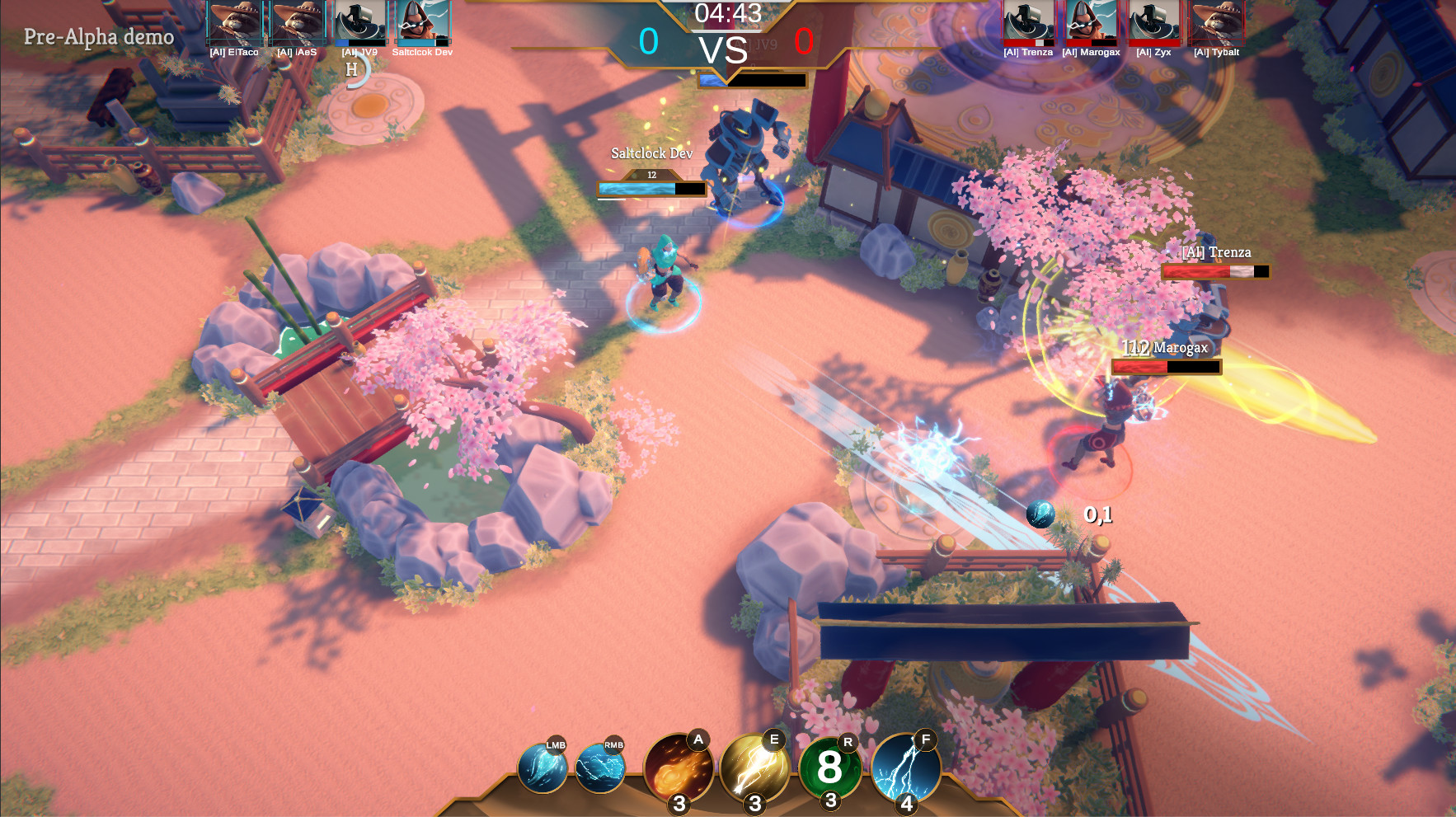Click ally [AI] JV9's robot portrait

coord(360,22)
